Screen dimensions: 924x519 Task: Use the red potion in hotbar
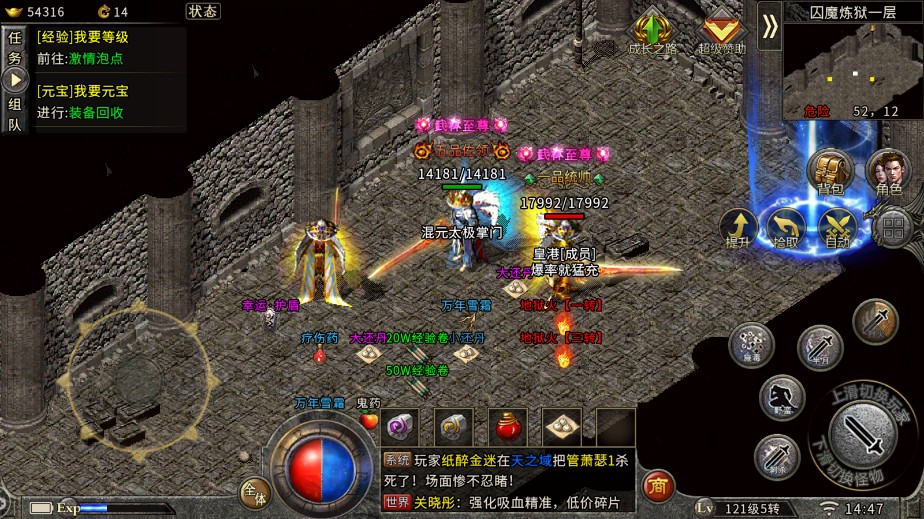pyautogui.click(x=508, y=426)
